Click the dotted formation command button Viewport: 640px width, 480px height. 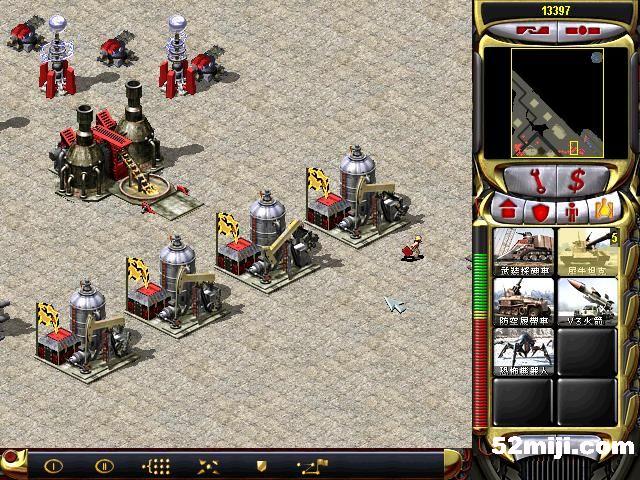coord(157,465)
